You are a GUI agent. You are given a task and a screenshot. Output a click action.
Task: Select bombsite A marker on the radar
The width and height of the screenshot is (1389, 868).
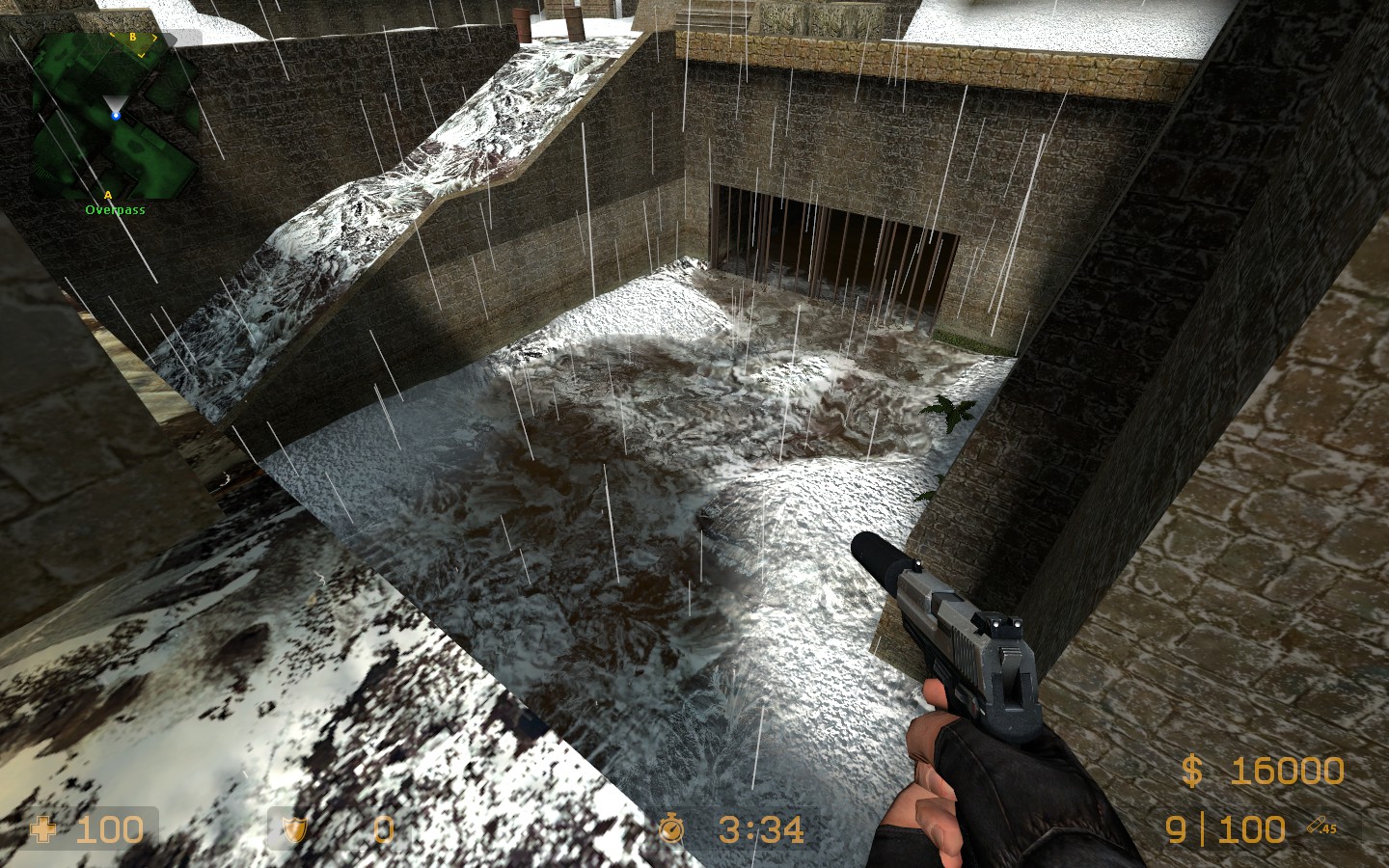(x=106, y=193)
